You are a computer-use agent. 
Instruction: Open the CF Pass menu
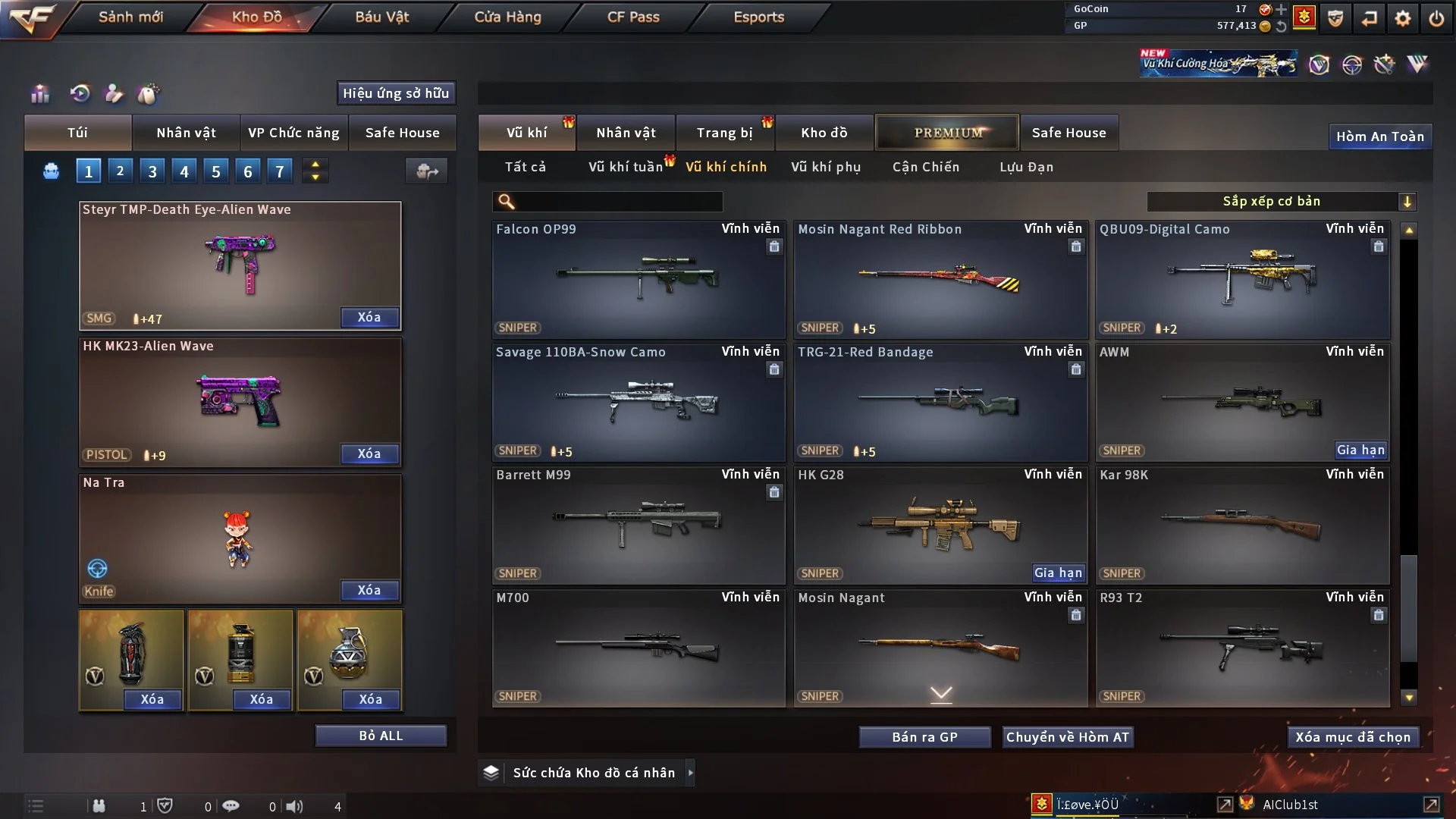coord(633,17)
